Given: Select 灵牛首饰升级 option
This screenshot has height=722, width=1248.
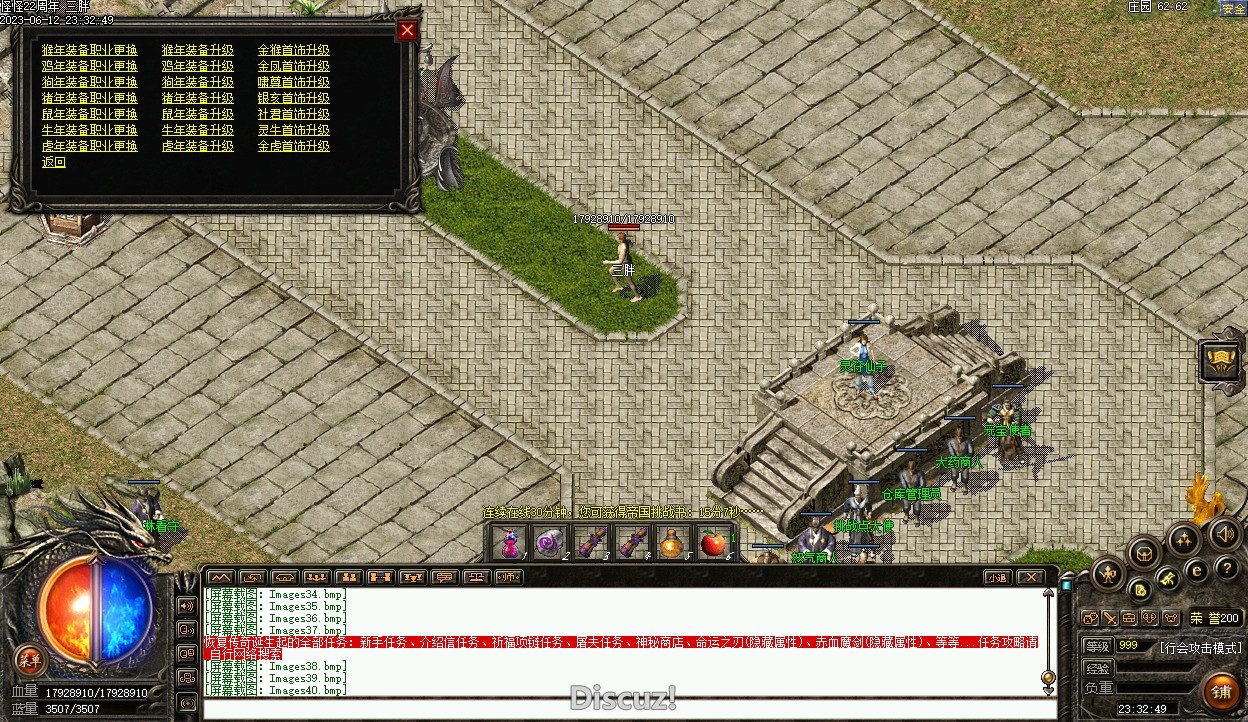Looking at the screenshot, I should pyautogui.click(x=293, y=130).
